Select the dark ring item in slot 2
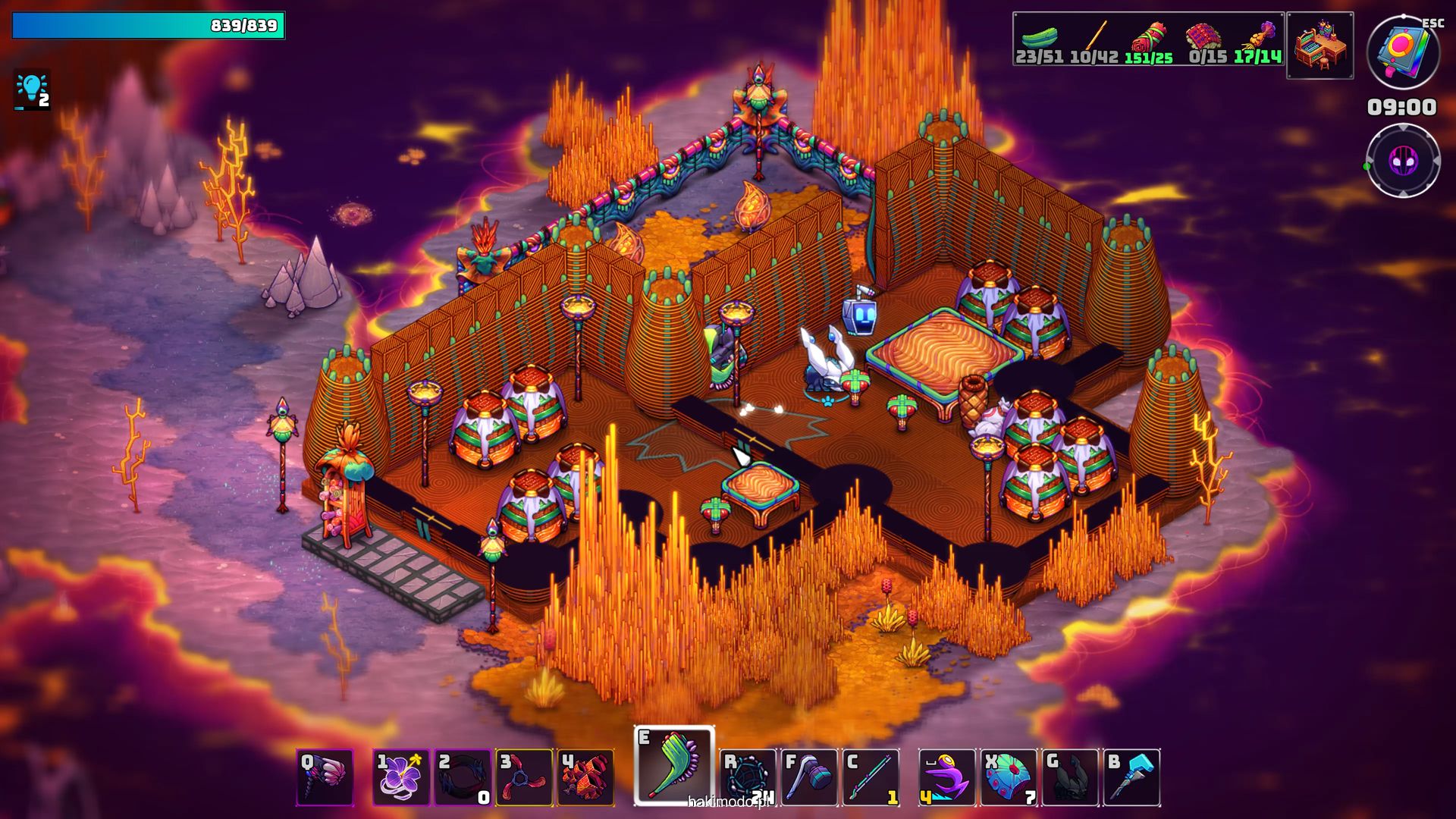The image size is (1456, 819). [463, 777]
